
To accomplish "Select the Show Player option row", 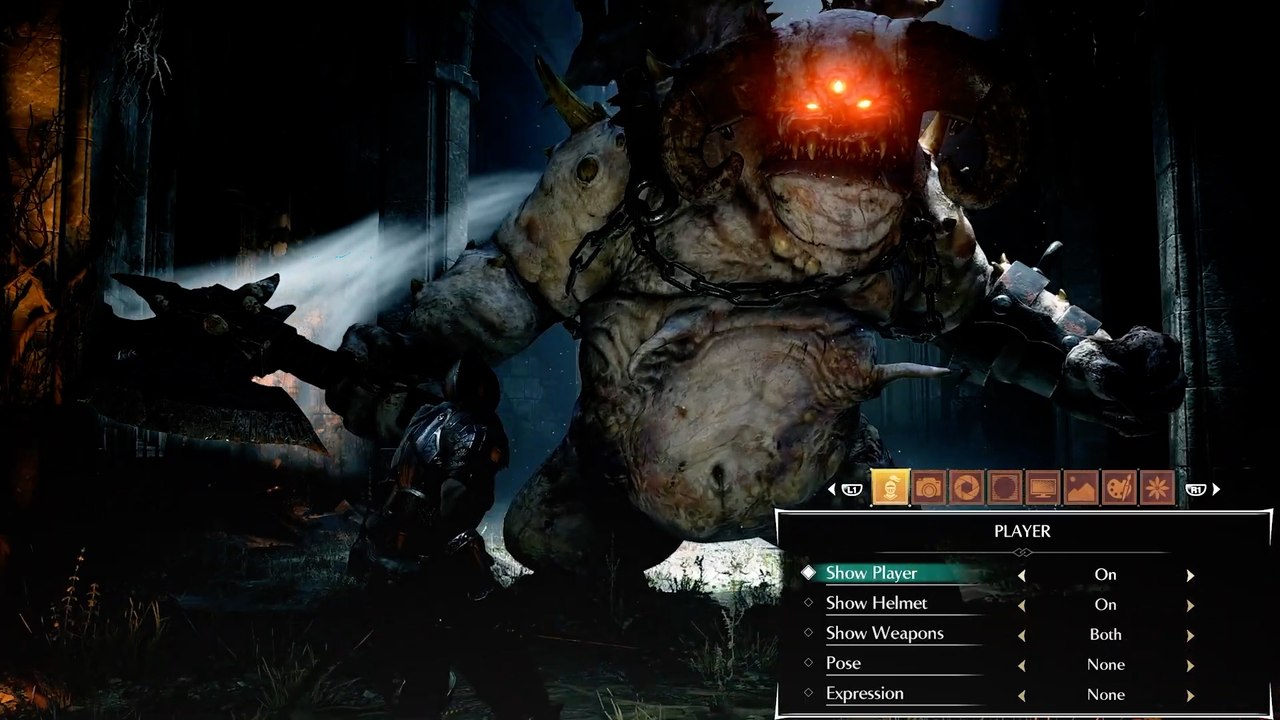I will (871, 573).
